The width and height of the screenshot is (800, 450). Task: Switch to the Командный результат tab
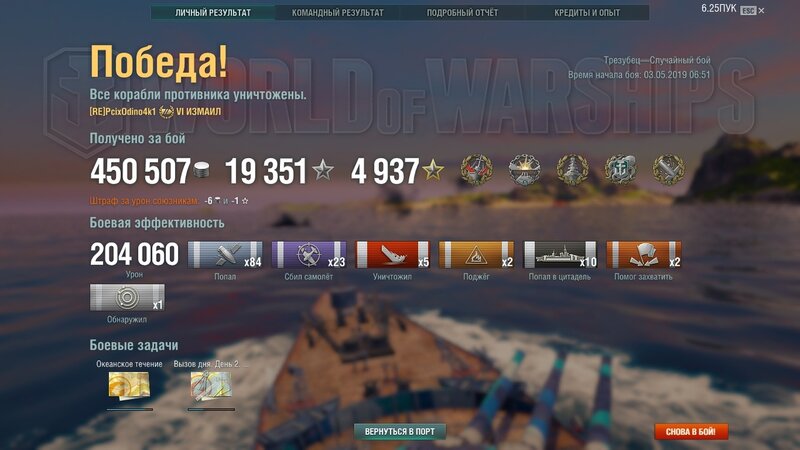click(337, 13)
